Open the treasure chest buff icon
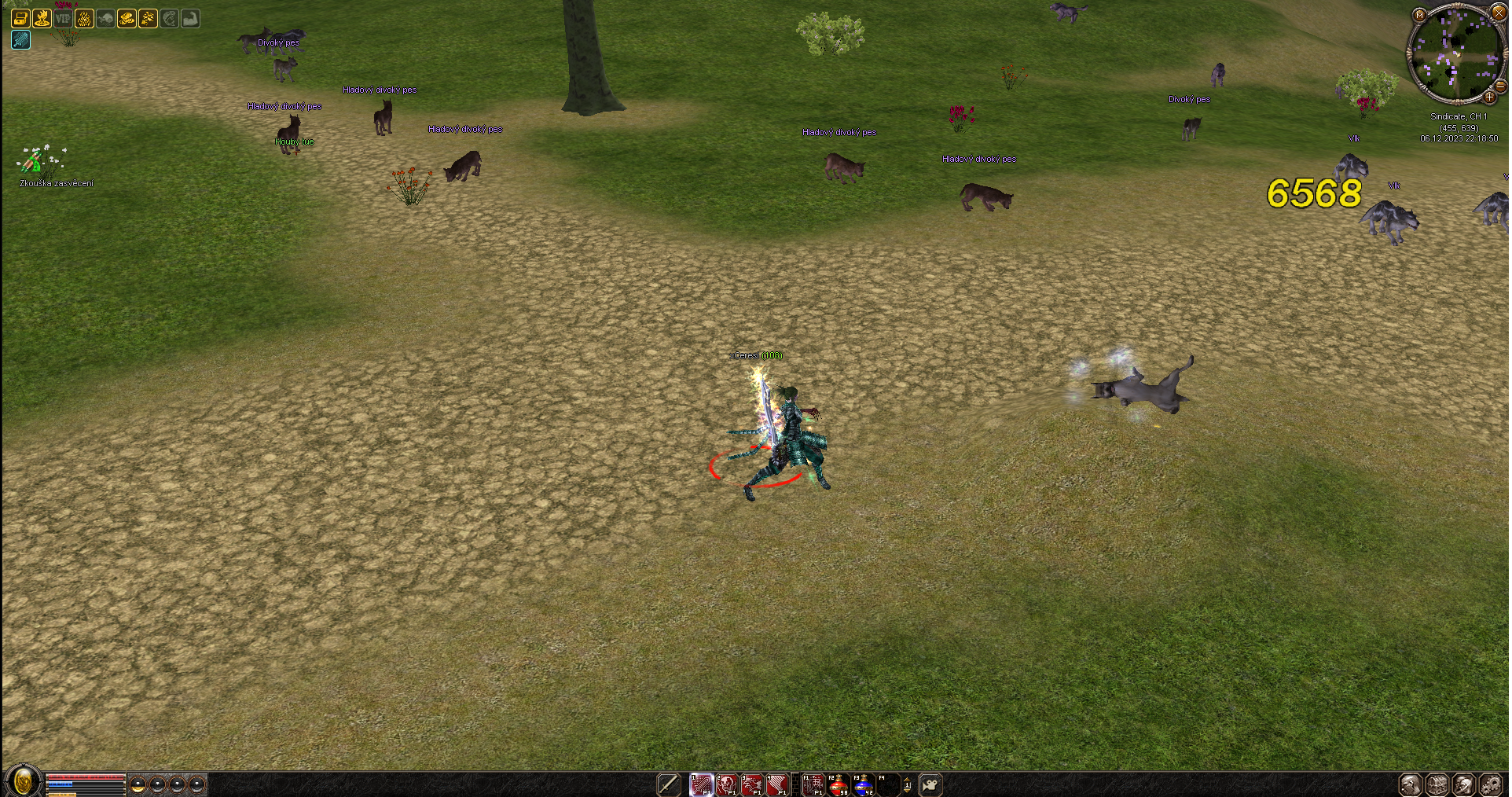 21,18
